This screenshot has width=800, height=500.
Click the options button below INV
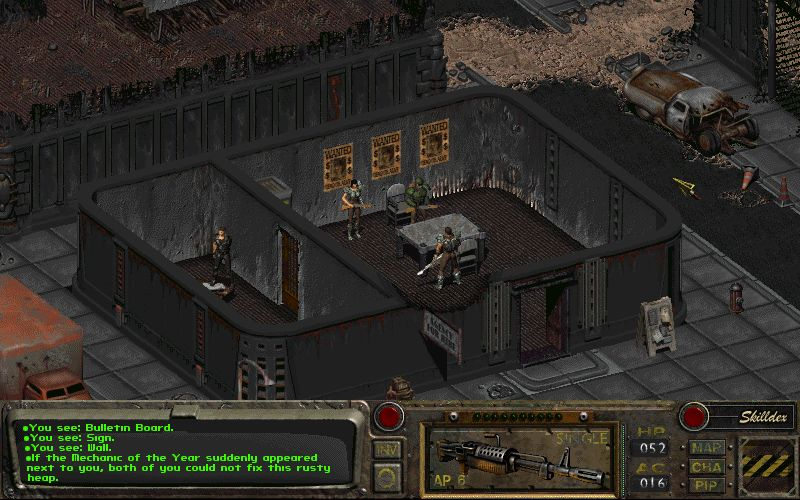tap(387, 476)
